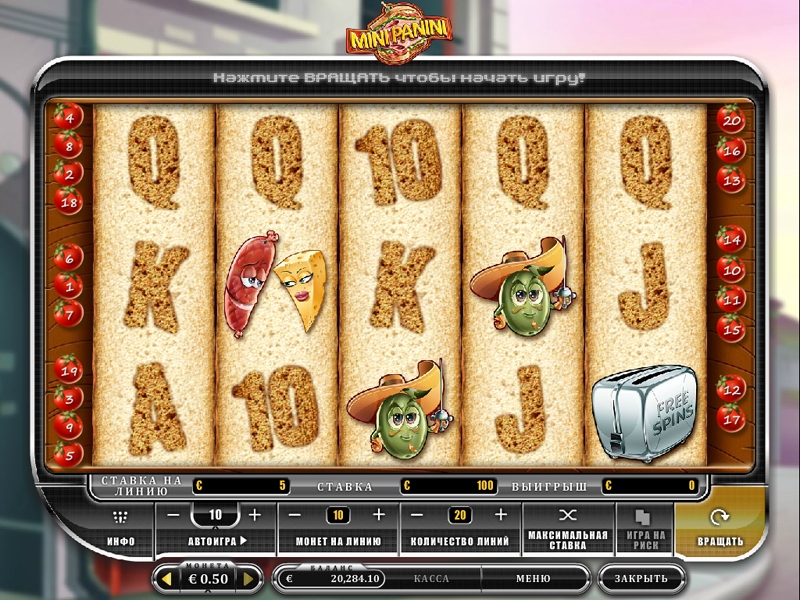Image resolution: width=800 pixels, height=600 pixels.
Task: Open the КАССА cashier
Action: pos(431,578)
